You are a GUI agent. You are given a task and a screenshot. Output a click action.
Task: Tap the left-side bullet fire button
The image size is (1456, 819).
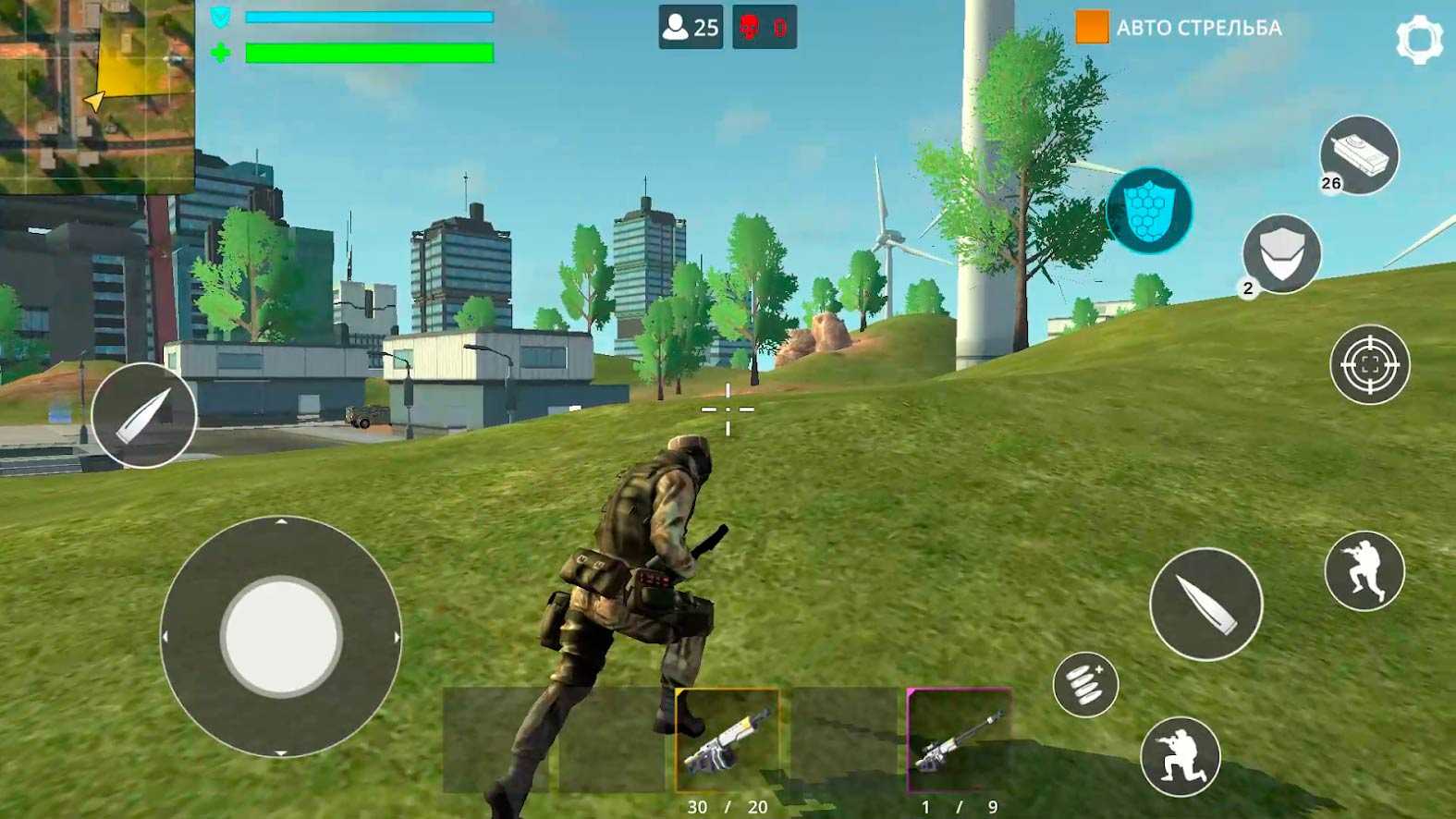143,415
